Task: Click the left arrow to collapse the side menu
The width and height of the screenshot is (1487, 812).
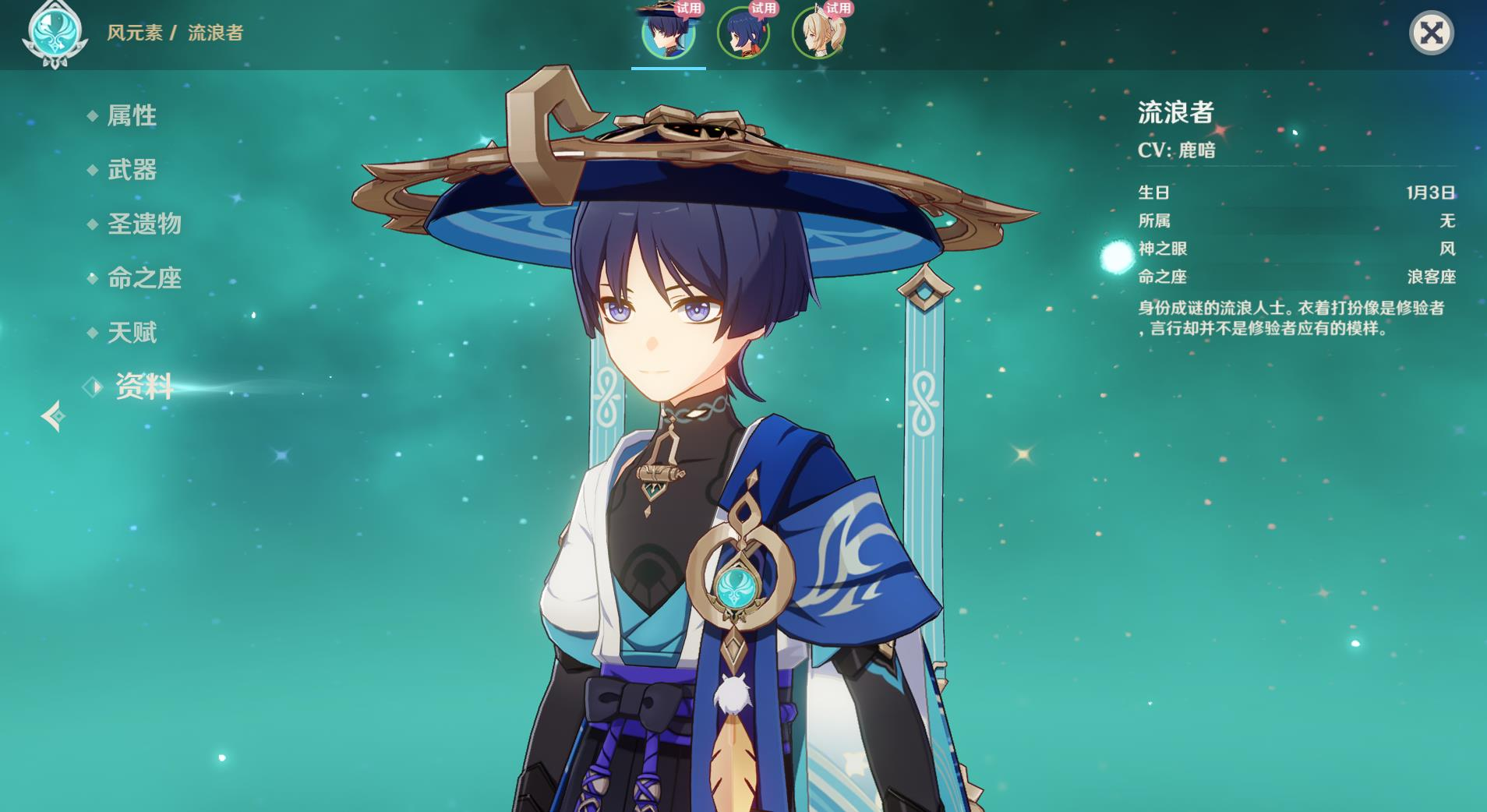Action: coord(53,416)
